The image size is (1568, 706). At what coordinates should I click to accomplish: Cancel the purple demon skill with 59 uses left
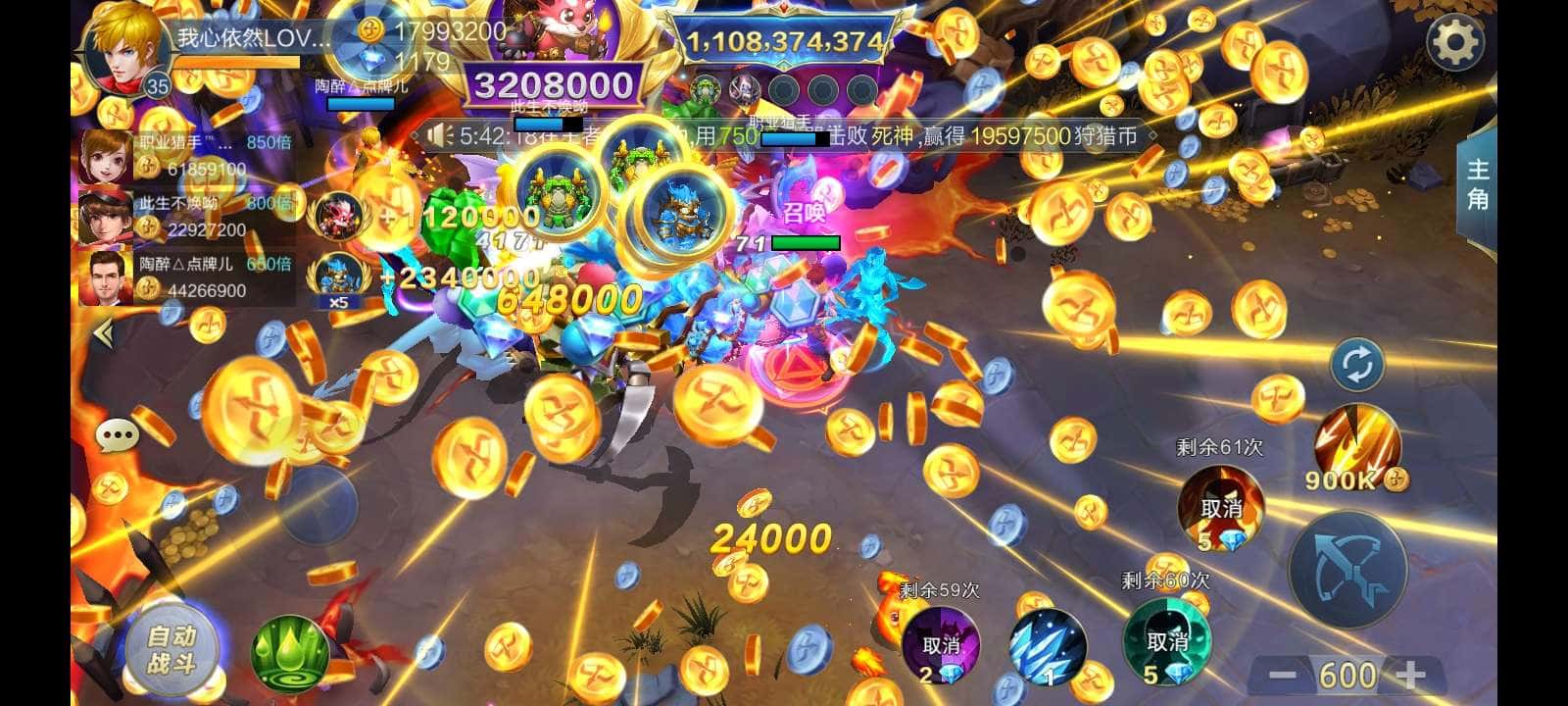tap(941, 644)
